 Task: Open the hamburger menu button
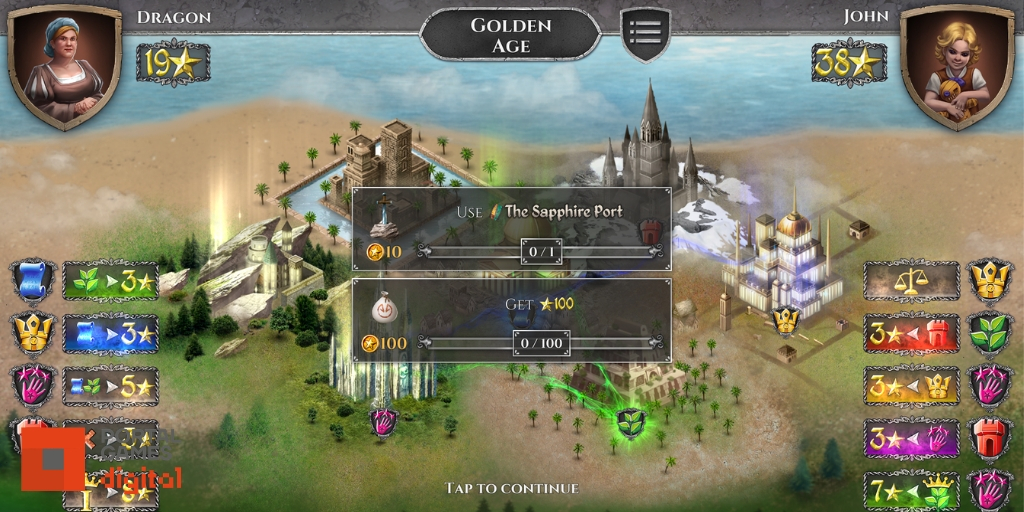click(x=645, y=33)
